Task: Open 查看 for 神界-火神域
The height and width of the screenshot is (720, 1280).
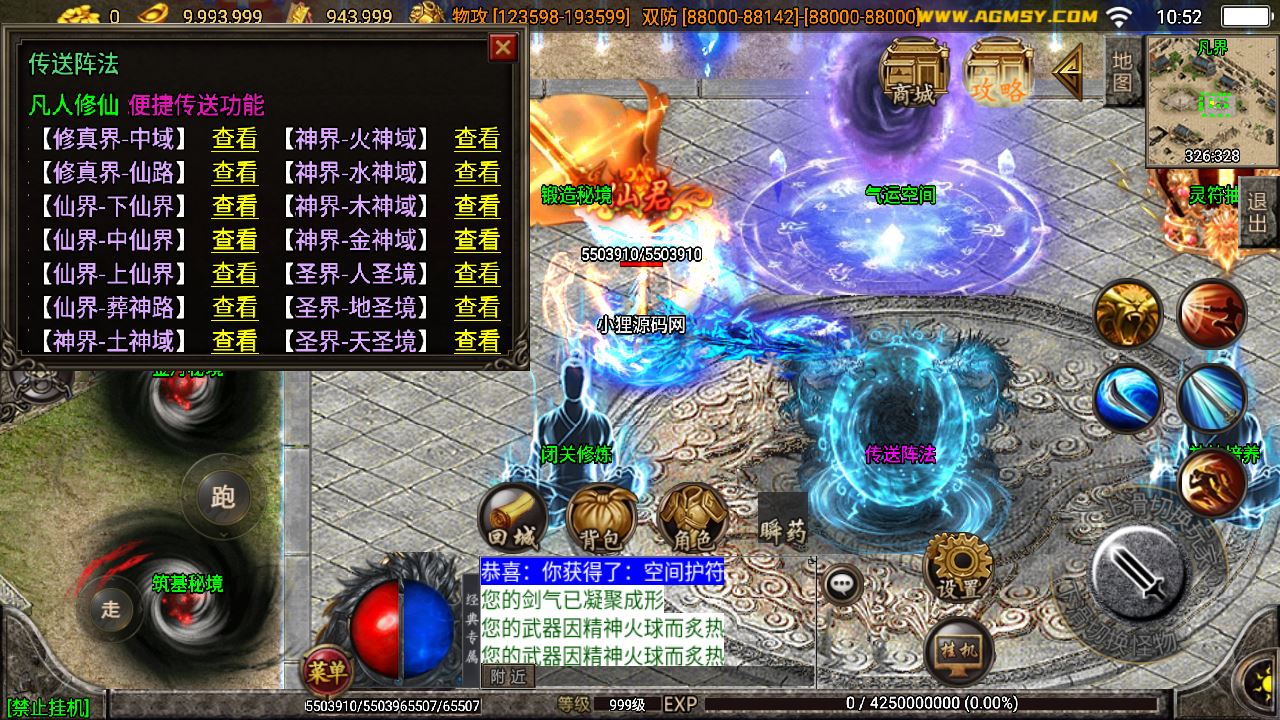Action: coord(477,139)
